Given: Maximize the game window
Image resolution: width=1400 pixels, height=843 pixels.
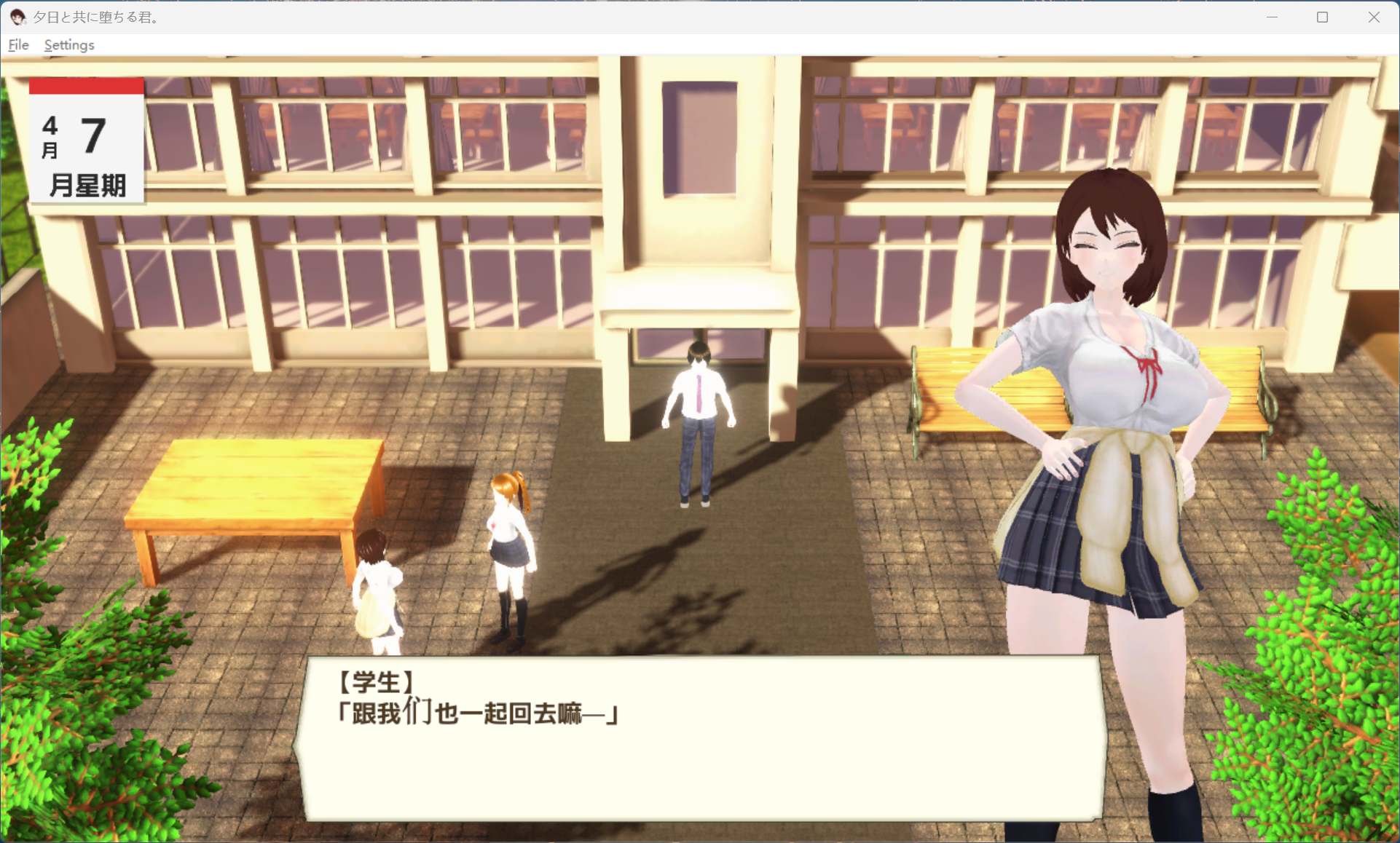Looking at the screenshot, I should coord(1322,16).
